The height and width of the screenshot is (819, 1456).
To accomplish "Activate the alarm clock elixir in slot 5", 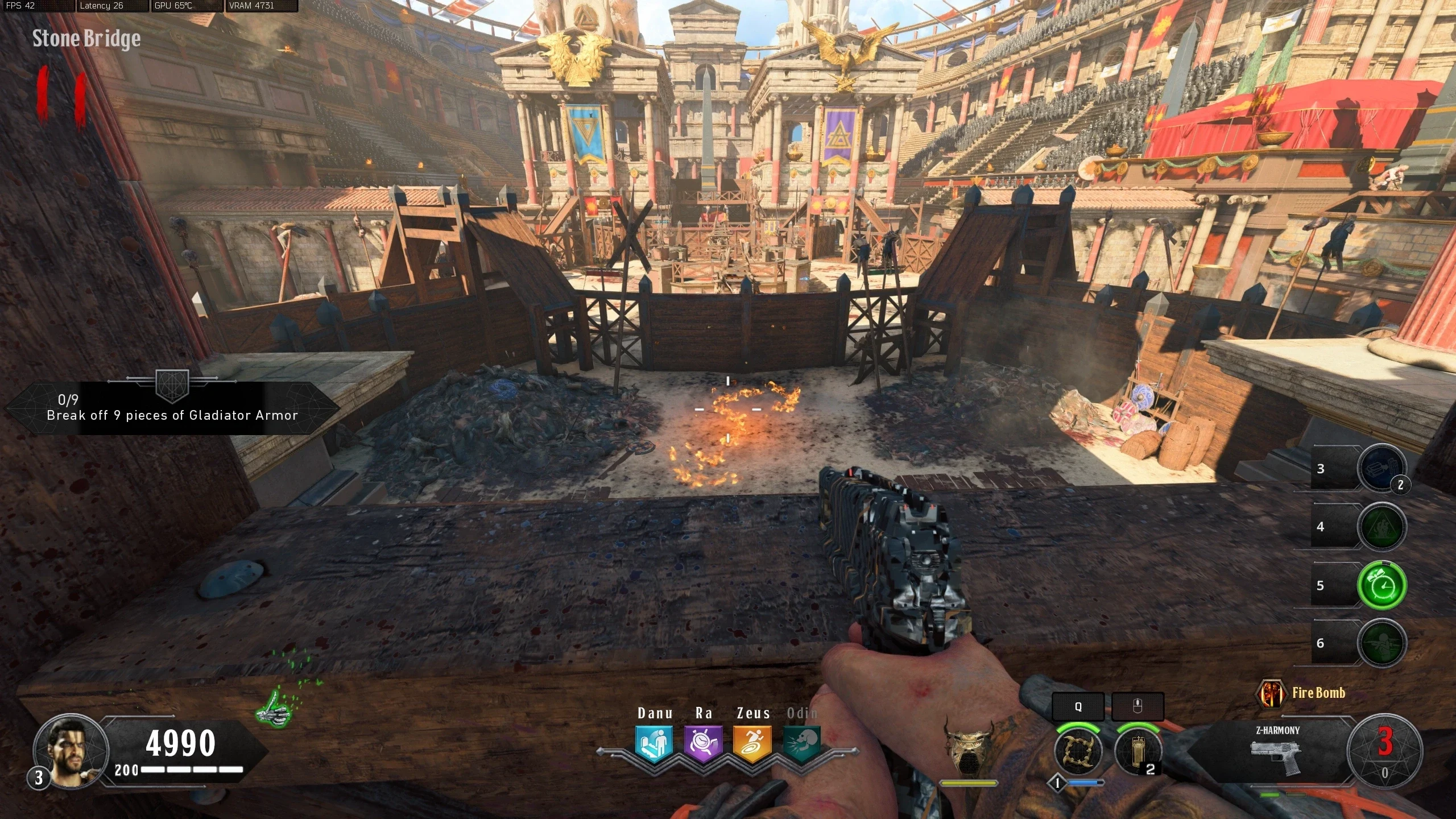I will [x=1381, y=585].
